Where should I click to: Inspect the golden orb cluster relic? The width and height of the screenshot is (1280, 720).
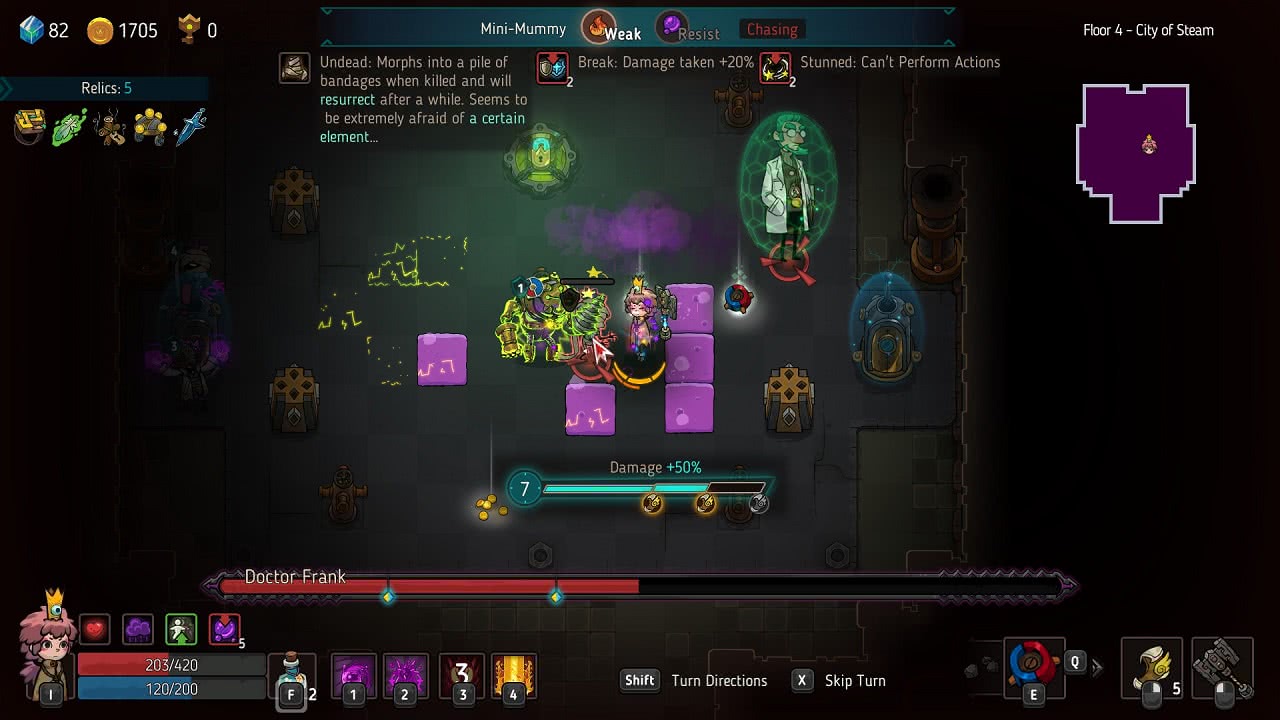pos(150,127)
